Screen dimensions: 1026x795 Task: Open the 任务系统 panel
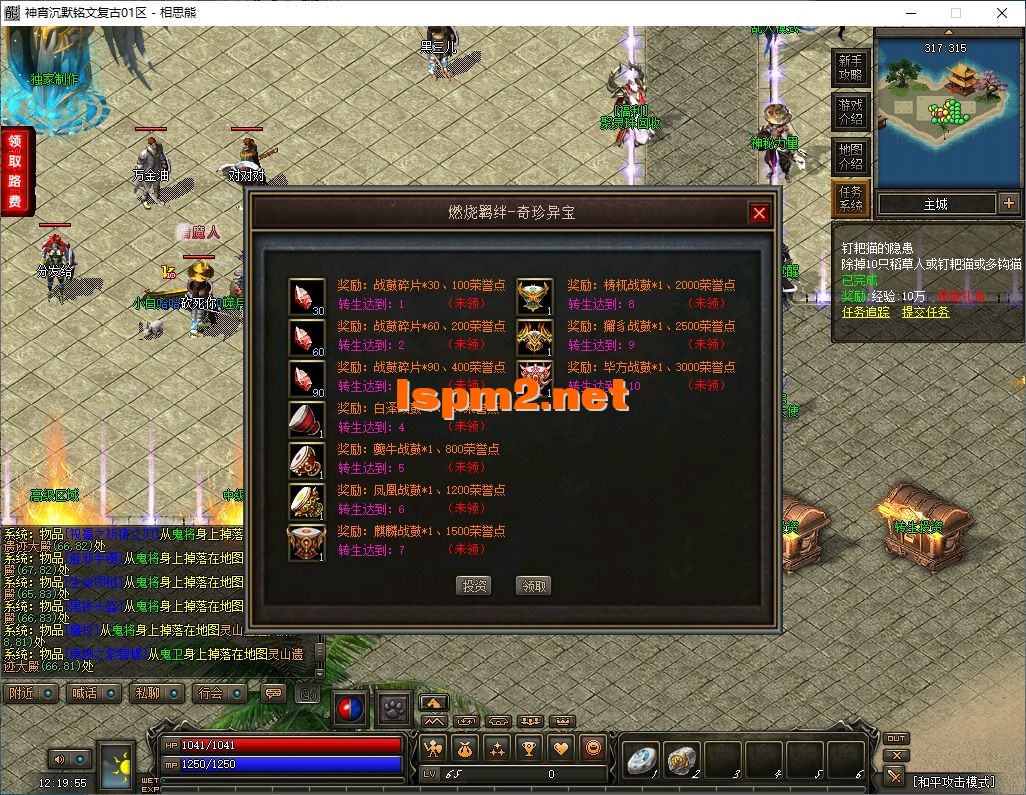pyautogui.click(x=850, y=199)
